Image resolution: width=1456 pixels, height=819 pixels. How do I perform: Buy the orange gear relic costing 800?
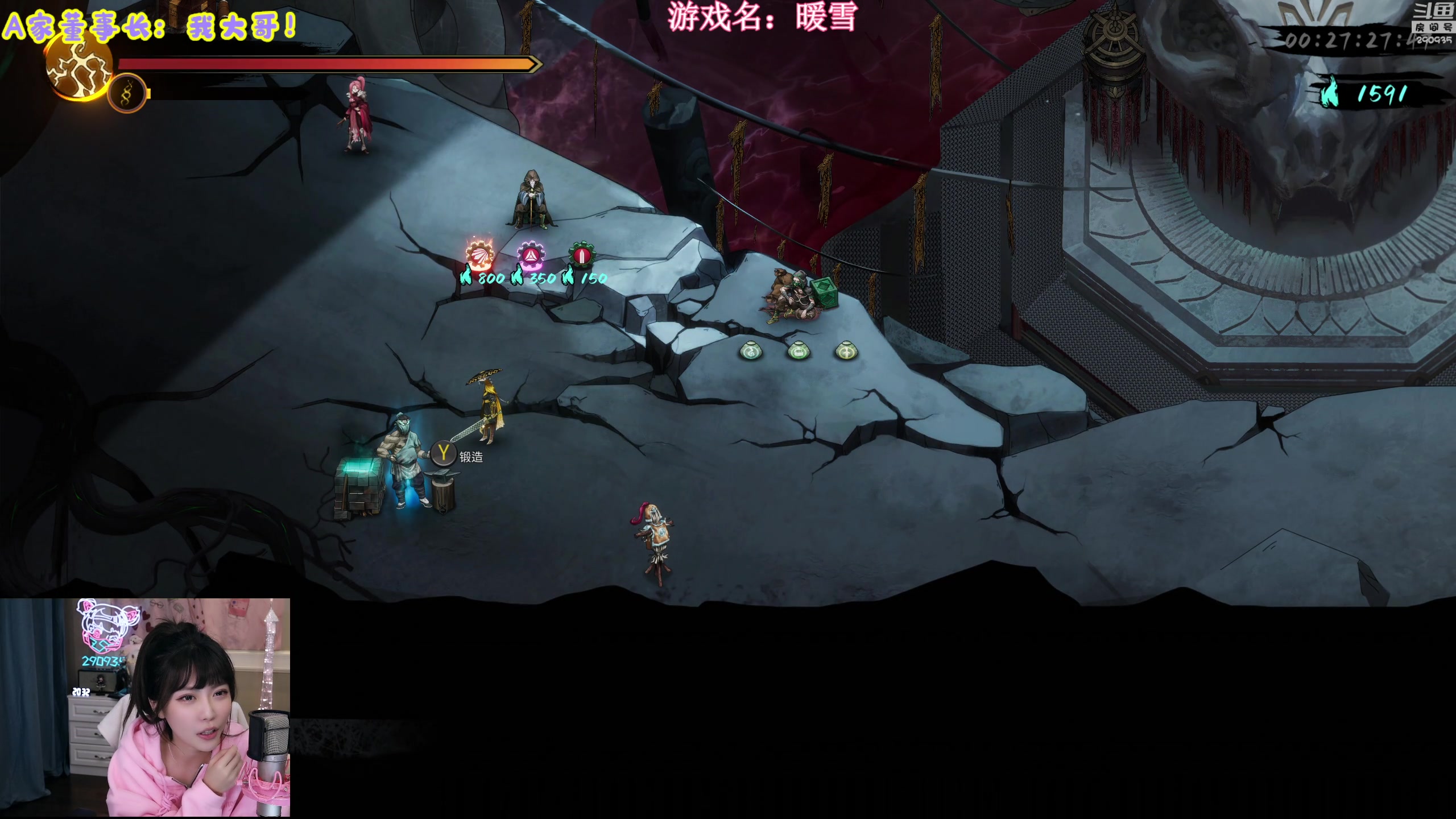click(x=479, y=256)
